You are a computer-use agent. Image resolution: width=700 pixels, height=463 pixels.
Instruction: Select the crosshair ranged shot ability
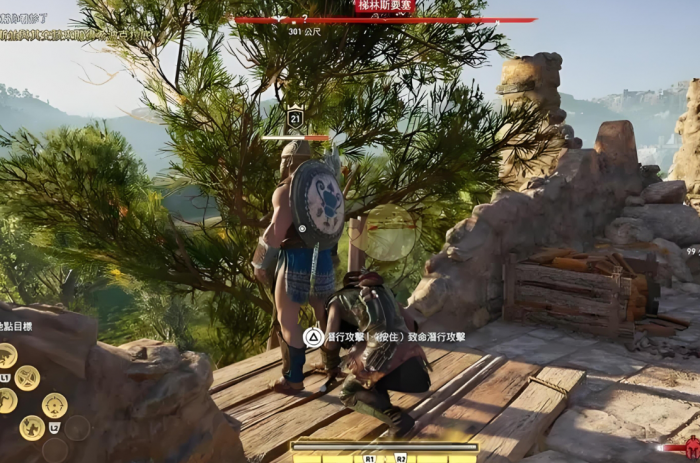[55, 405]
